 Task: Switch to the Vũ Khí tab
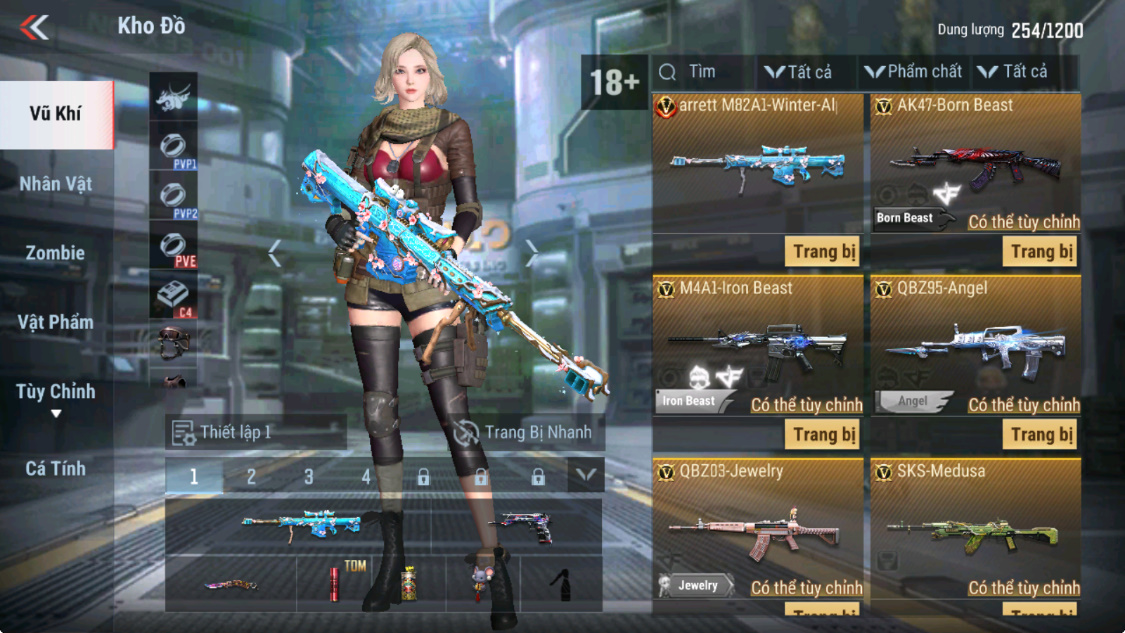[x=56, y=113]
